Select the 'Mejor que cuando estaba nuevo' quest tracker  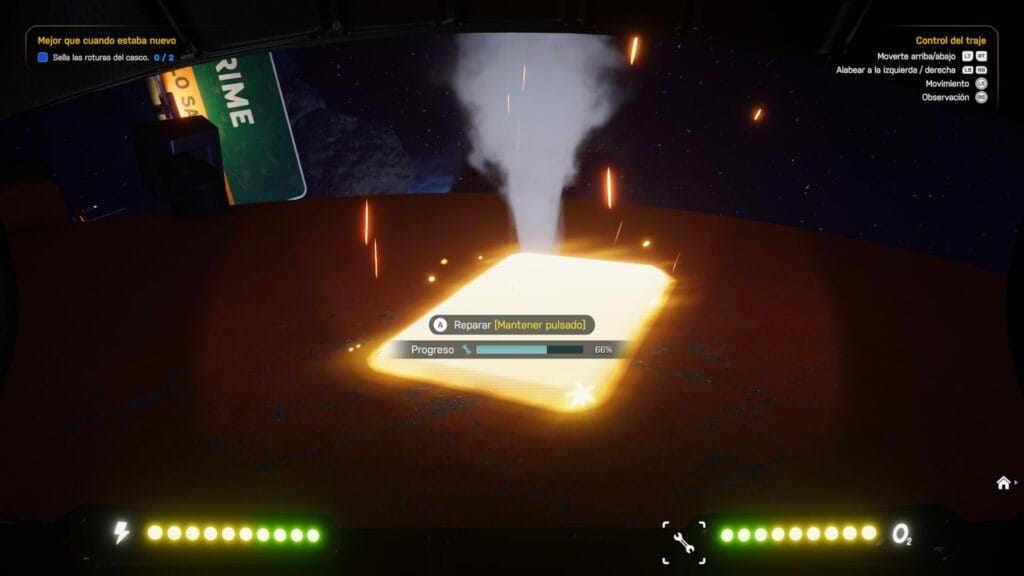point(107,41)
